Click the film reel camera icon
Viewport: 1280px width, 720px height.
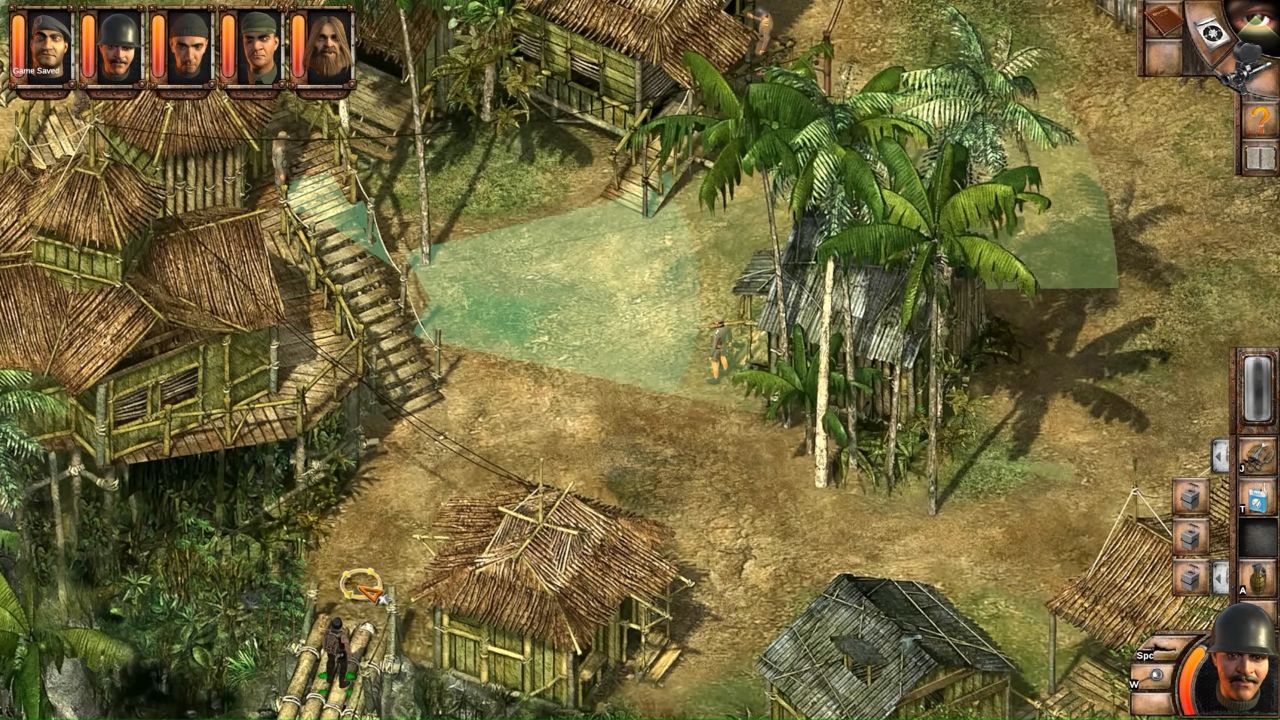[x=1212, y=35]
